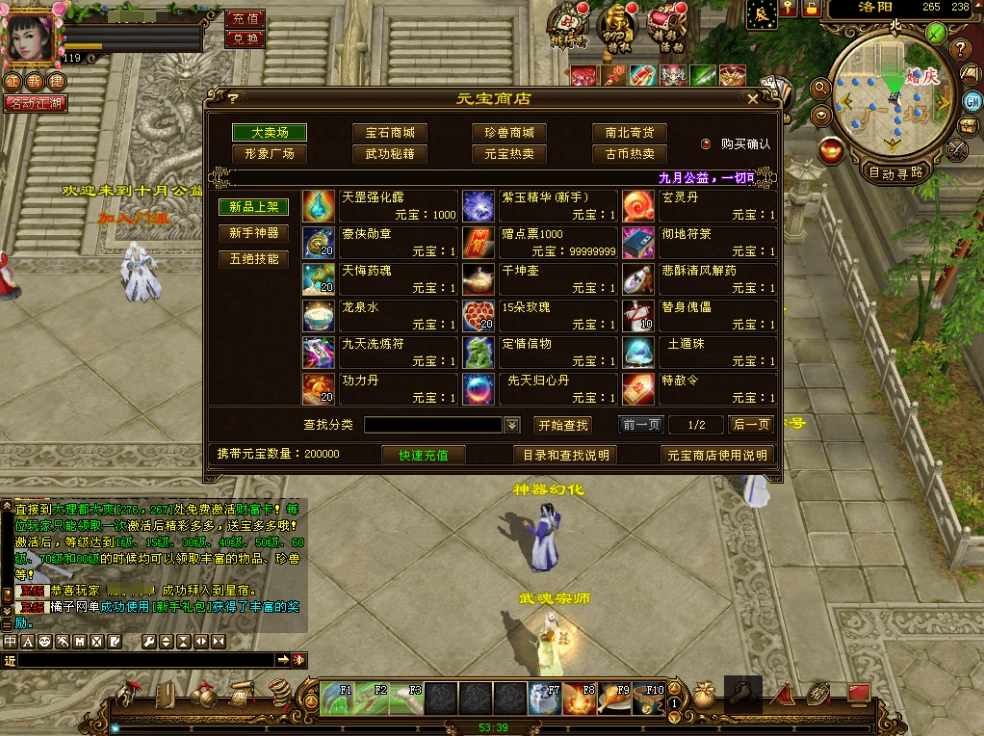The height and width of the screenshot is (736, 984).
Task: Click the 快速充值 recharge button
Action: tap(423, 455)
